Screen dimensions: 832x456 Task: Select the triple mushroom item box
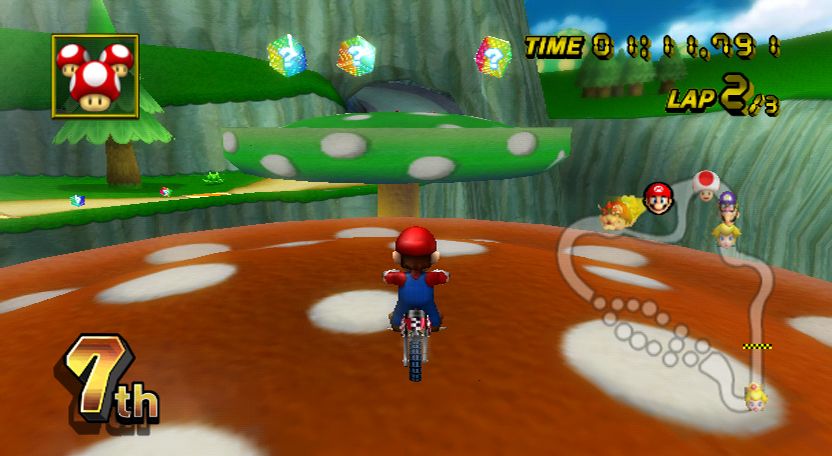pos(95,76)
